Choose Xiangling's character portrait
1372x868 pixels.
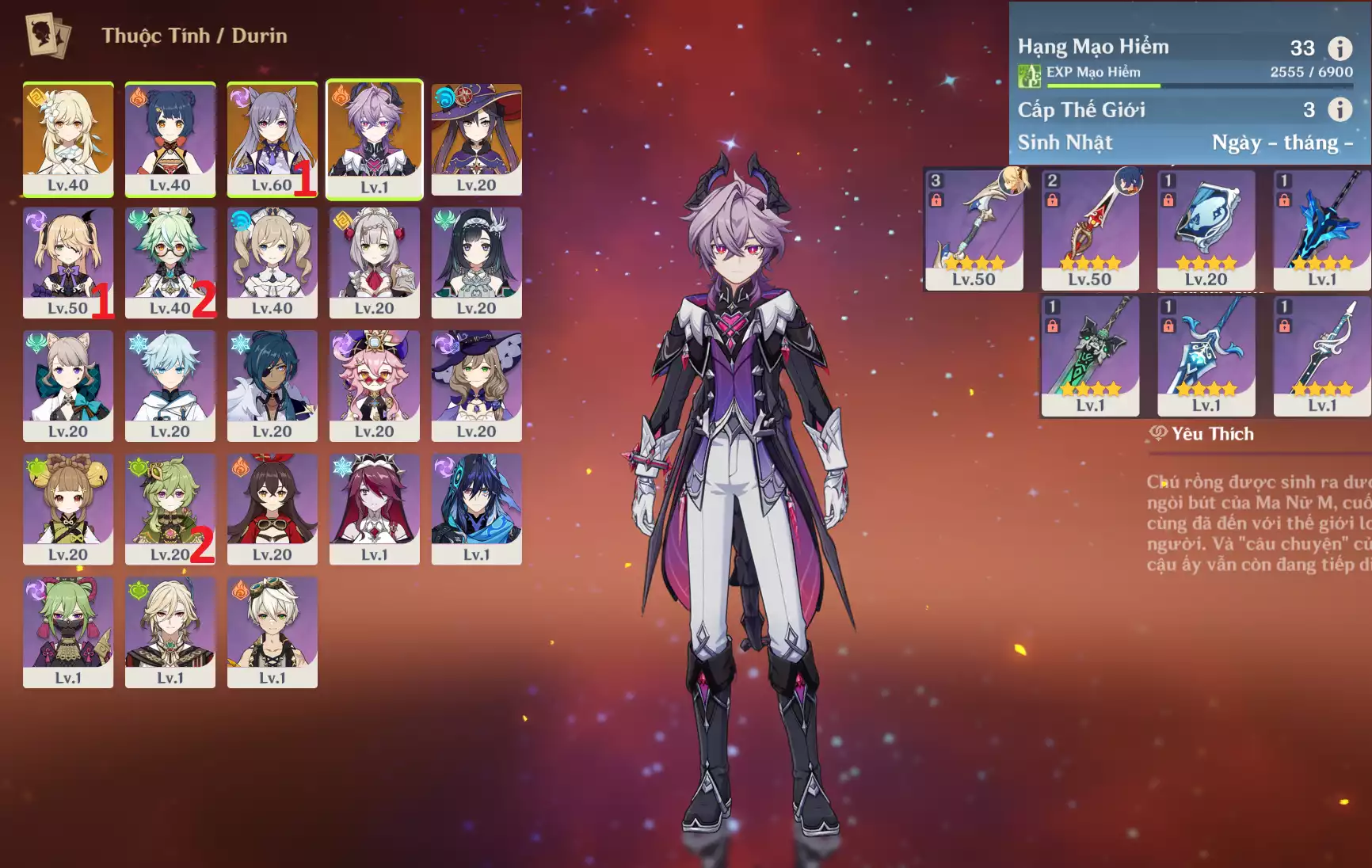170,139
